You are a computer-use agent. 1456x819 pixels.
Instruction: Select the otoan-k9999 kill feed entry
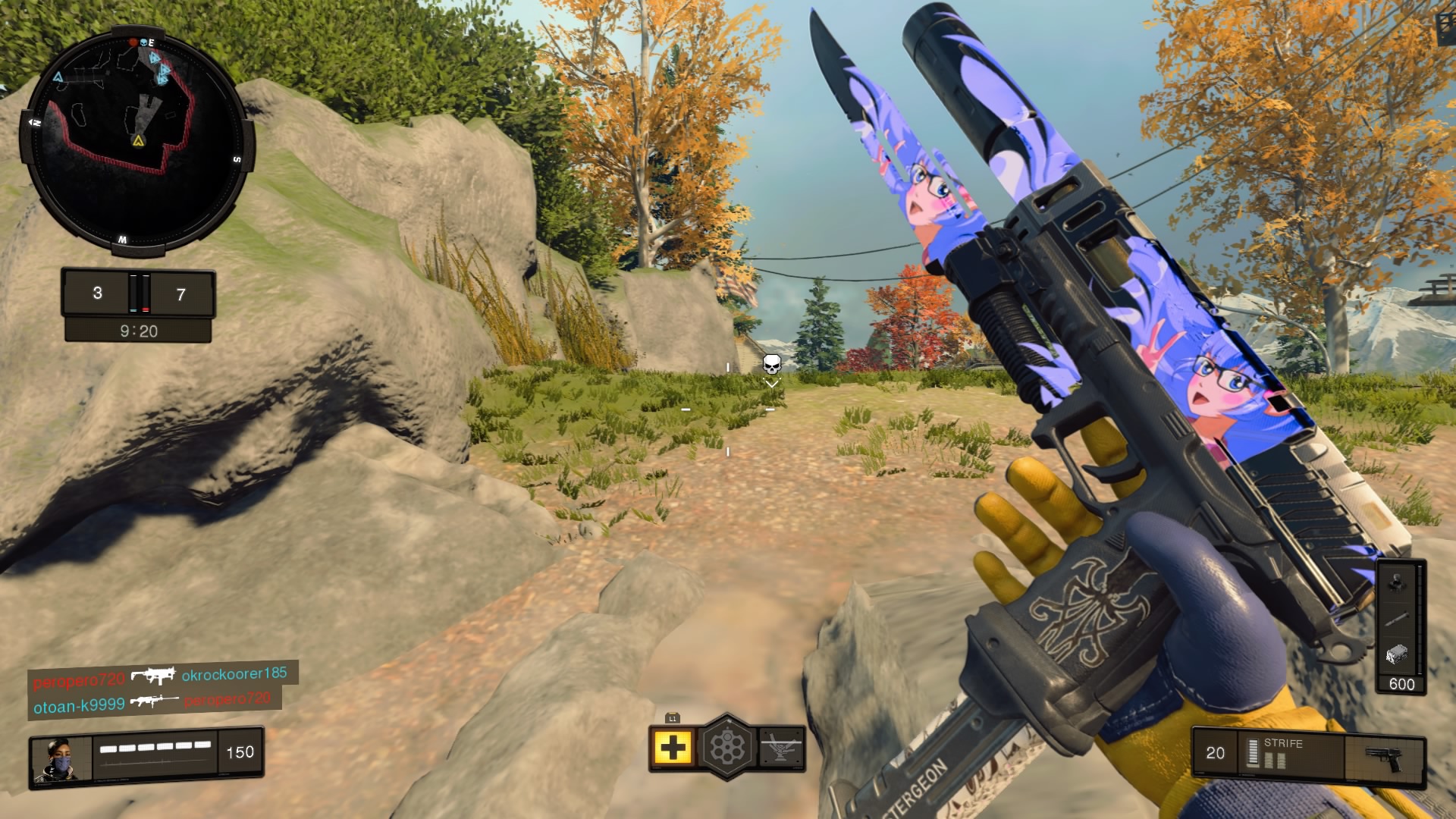click(x=79, y=705)
